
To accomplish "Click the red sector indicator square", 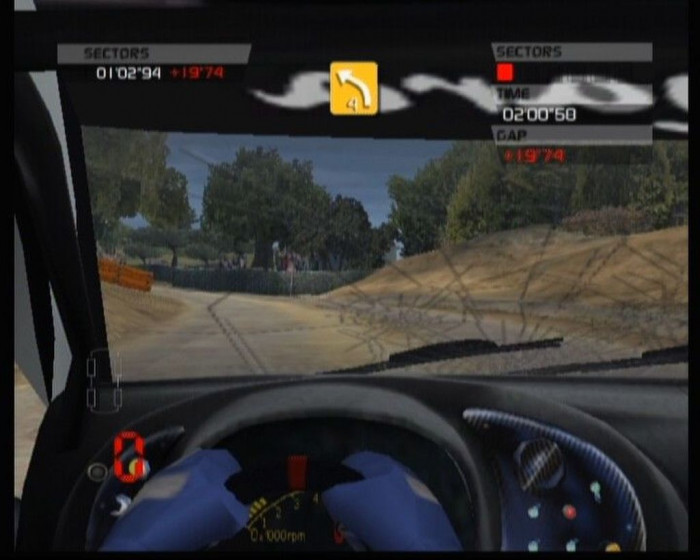I will pos(505,72).
